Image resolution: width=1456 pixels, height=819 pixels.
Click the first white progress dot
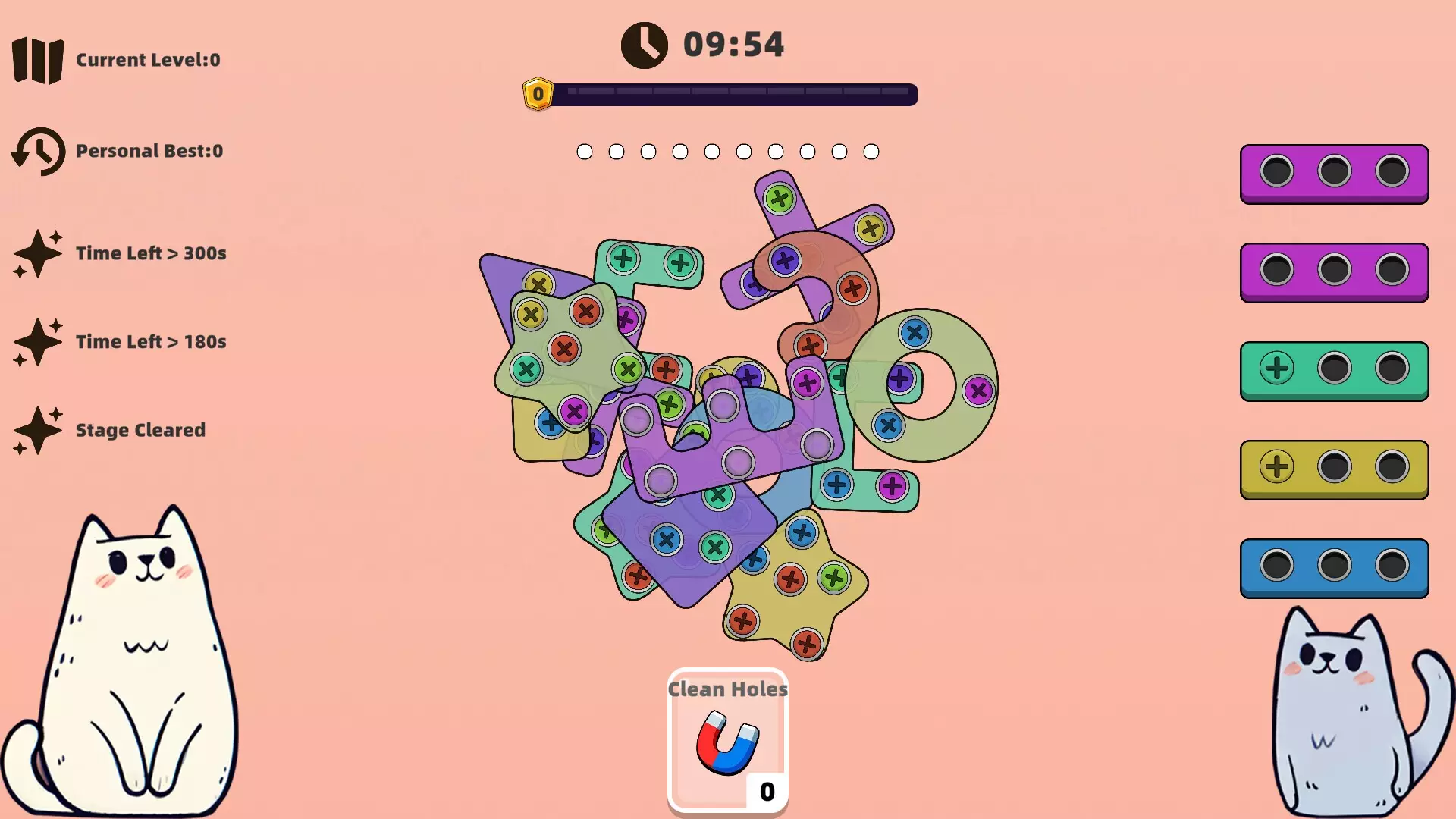point(585,152)
